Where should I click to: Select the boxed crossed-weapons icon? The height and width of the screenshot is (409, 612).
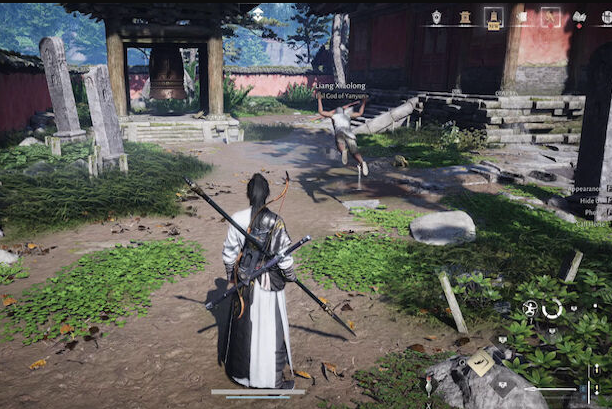point(549,16)
